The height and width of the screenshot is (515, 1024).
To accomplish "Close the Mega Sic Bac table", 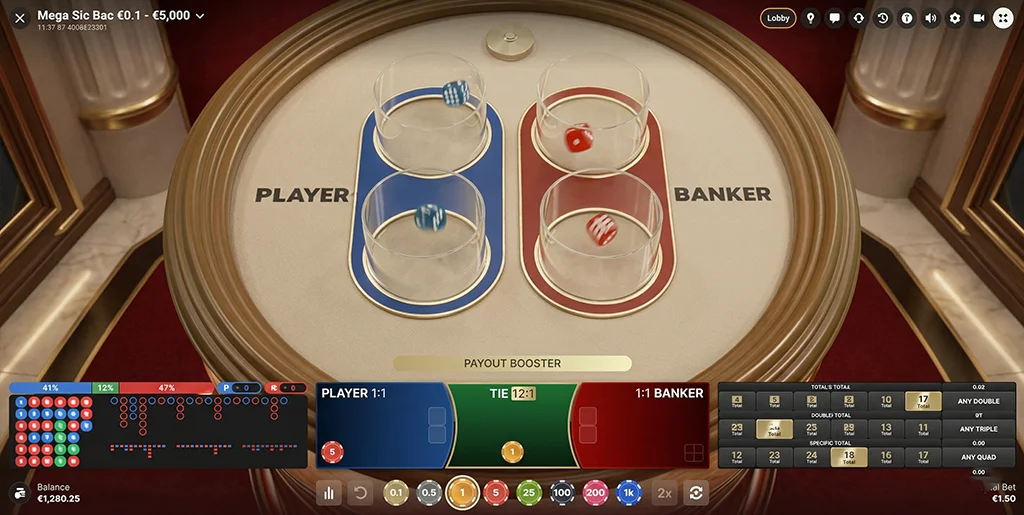I will pos(20,18).
